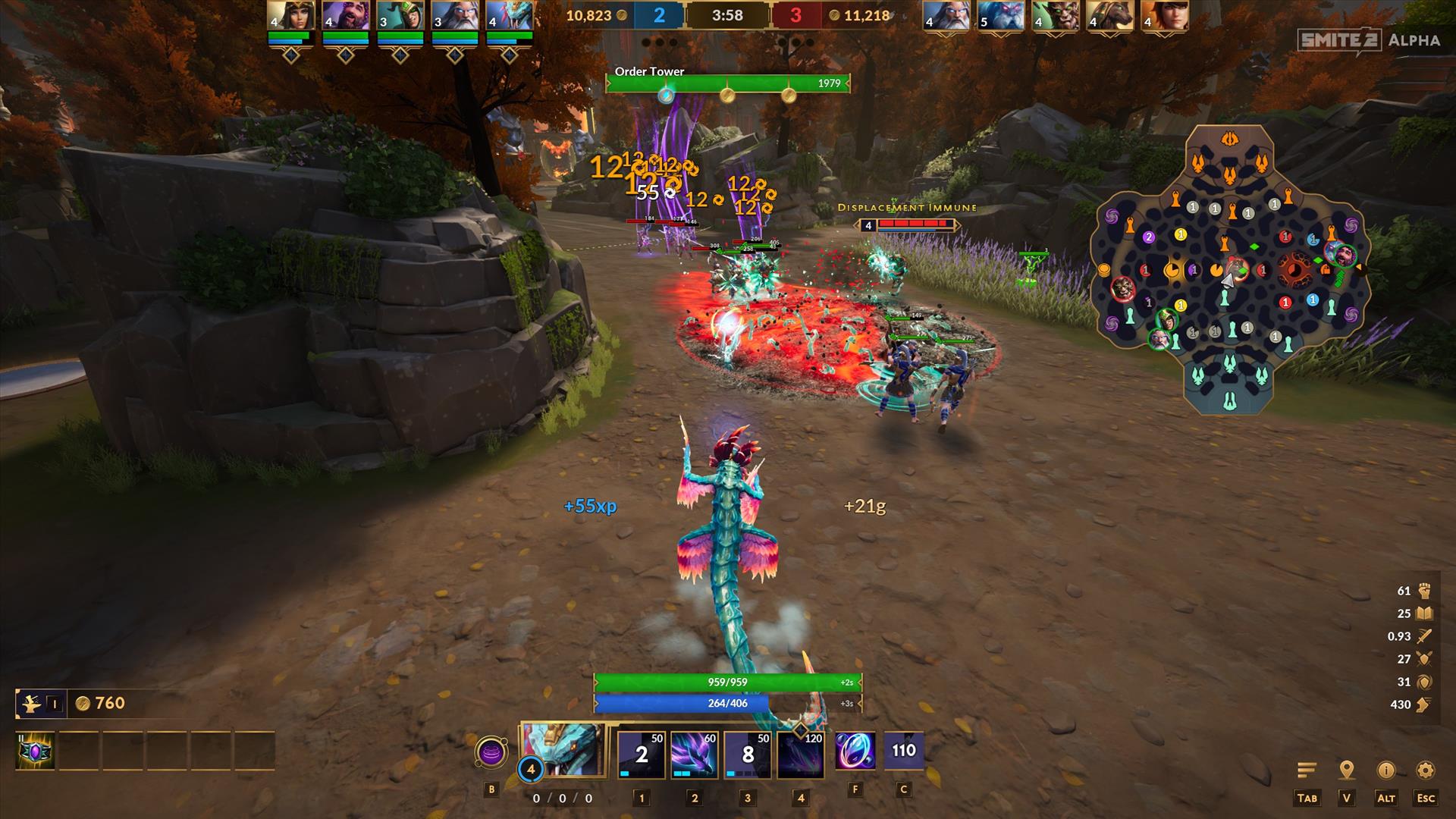Select the ally portrait with Egyptian headdress

coord(291,16)
